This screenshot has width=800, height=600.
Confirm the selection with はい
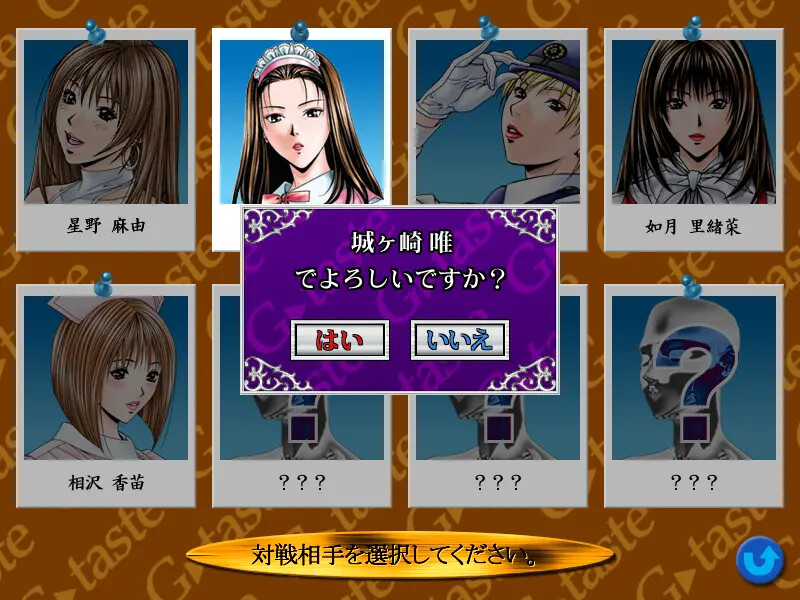(338, 340)
